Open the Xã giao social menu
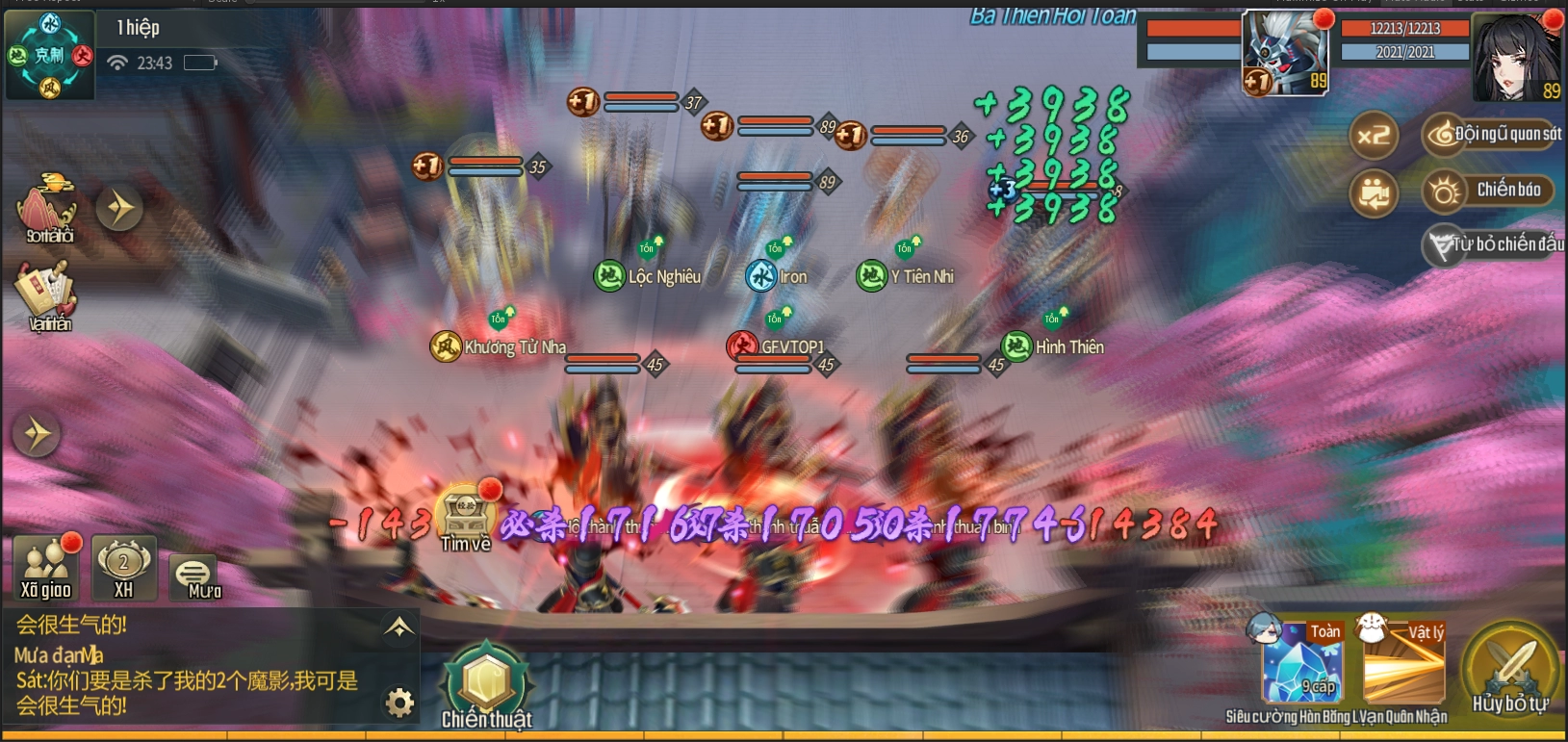 point(46,569)
